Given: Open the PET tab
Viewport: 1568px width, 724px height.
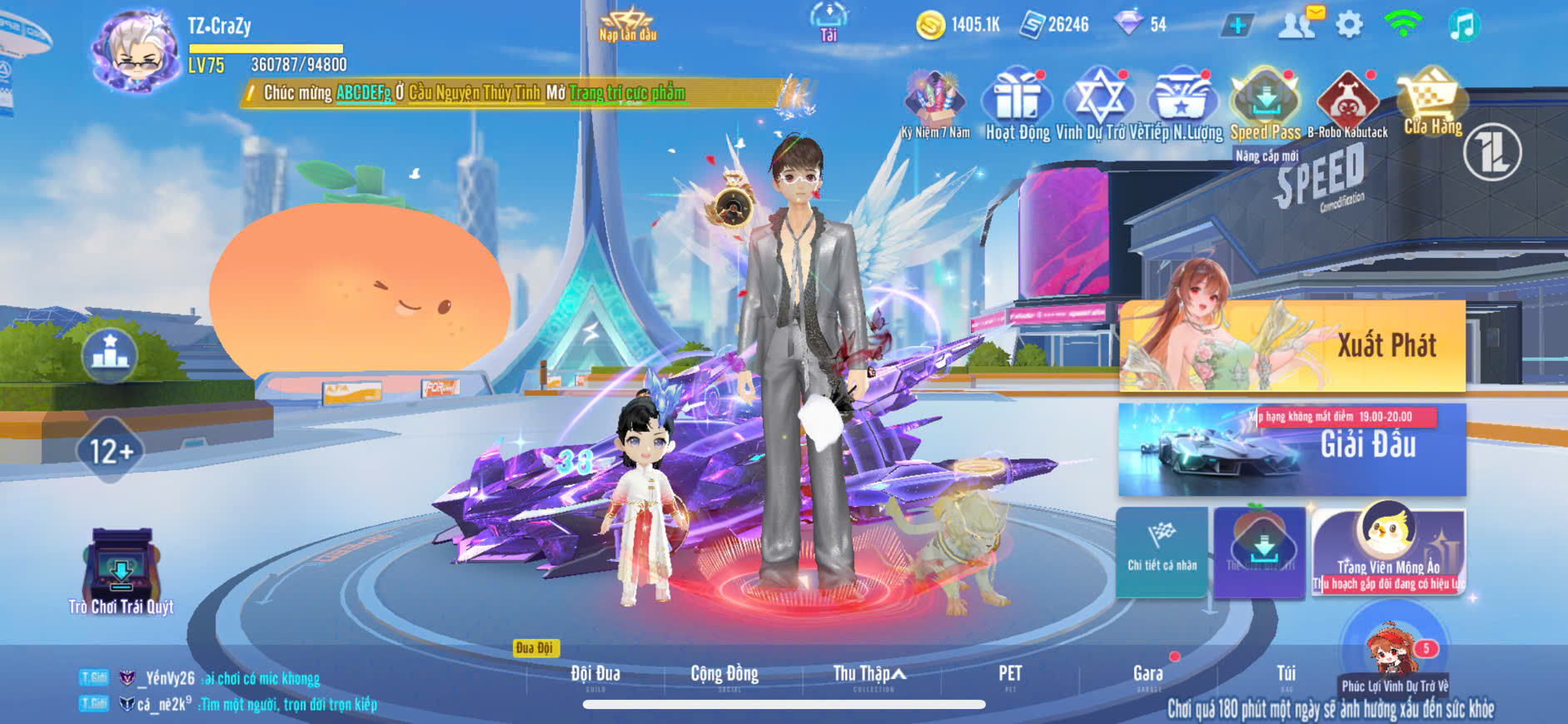Looking at the screenshot, I should tap(1010, 674).
